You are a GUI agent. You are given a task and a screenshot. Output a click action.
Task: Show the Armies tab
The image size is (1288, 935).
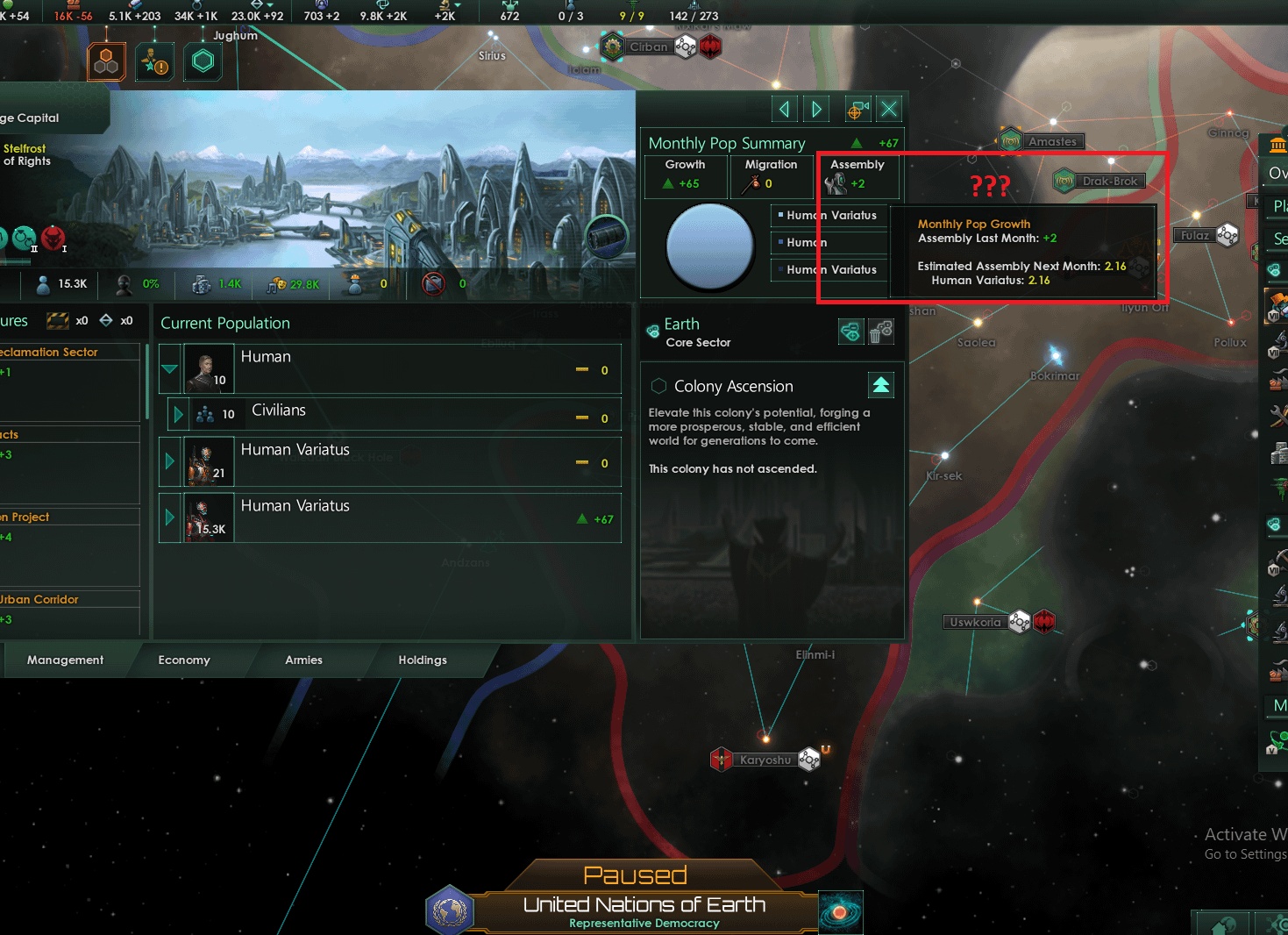pyautogui.click(x=303, y=660)
